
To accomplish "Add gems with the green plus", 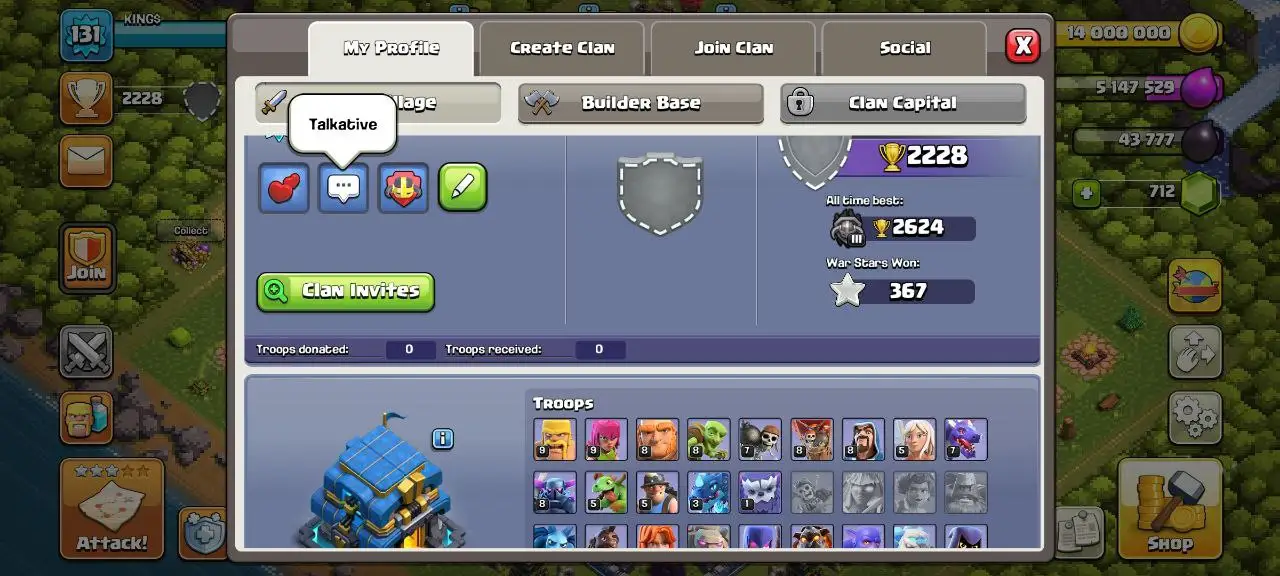I will 1087,192.
